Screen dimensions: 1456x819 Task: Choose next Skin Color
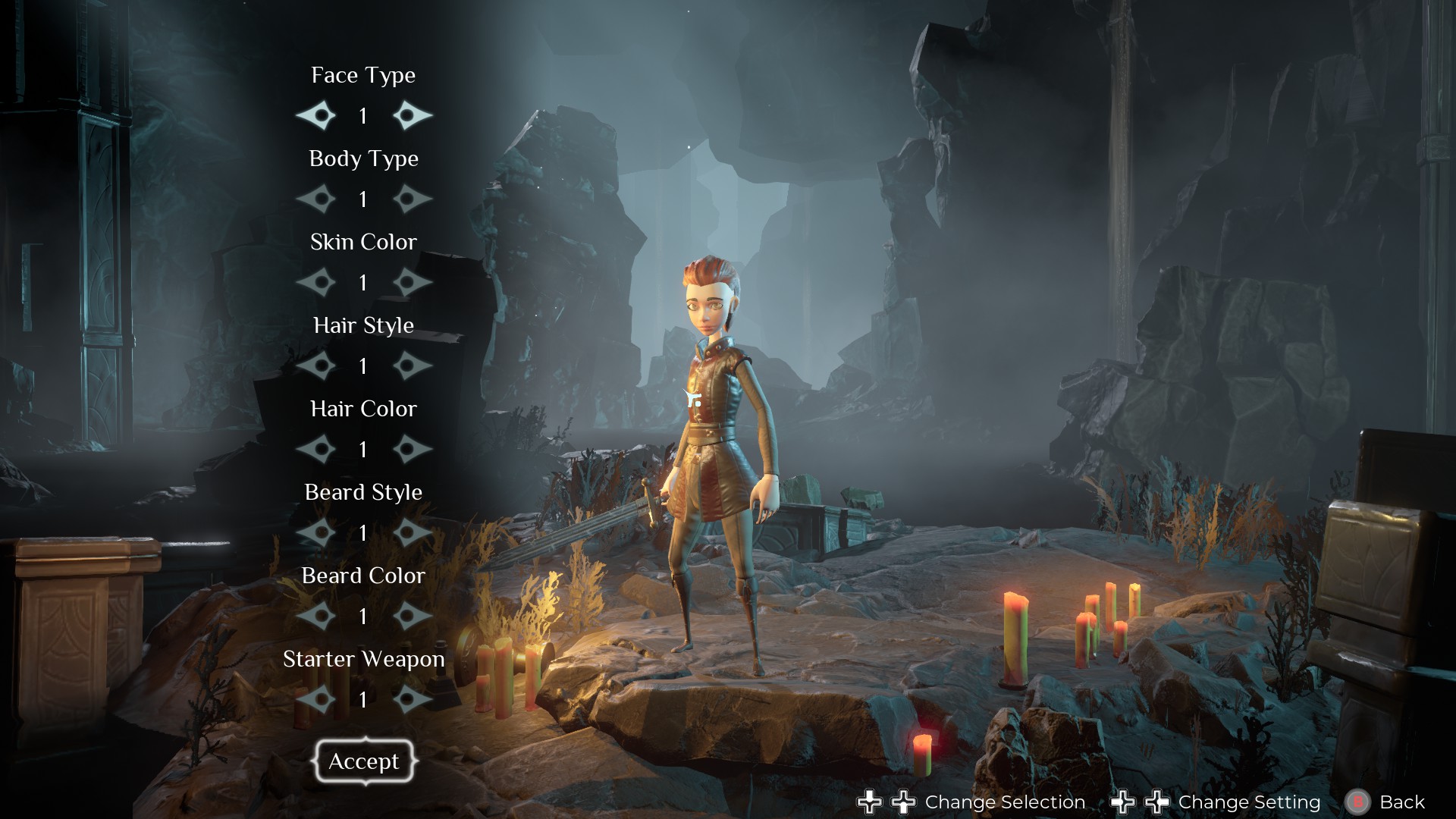pos(412,282)
